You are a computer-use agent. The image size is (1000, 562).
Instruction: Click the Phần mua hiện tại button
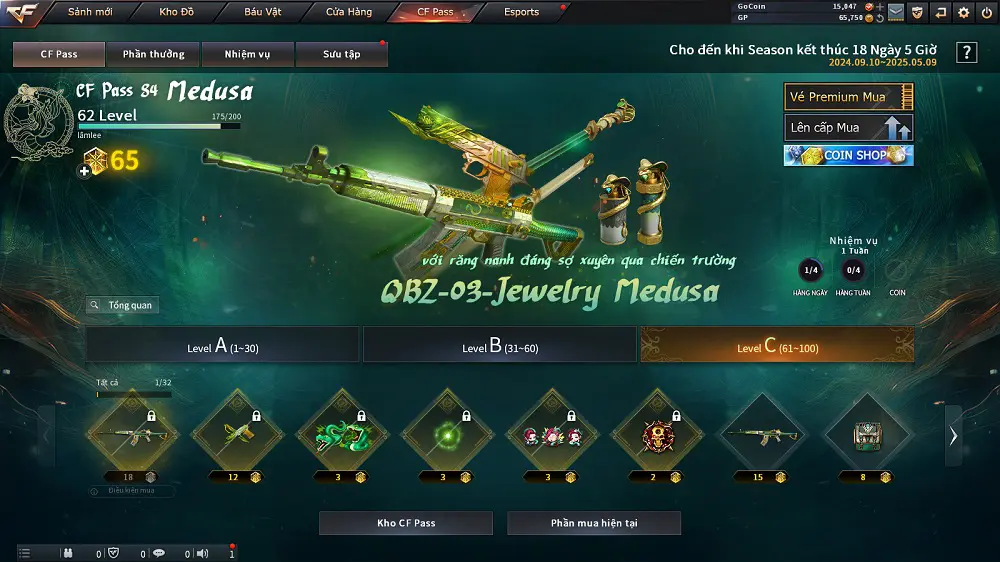point(593,523)
